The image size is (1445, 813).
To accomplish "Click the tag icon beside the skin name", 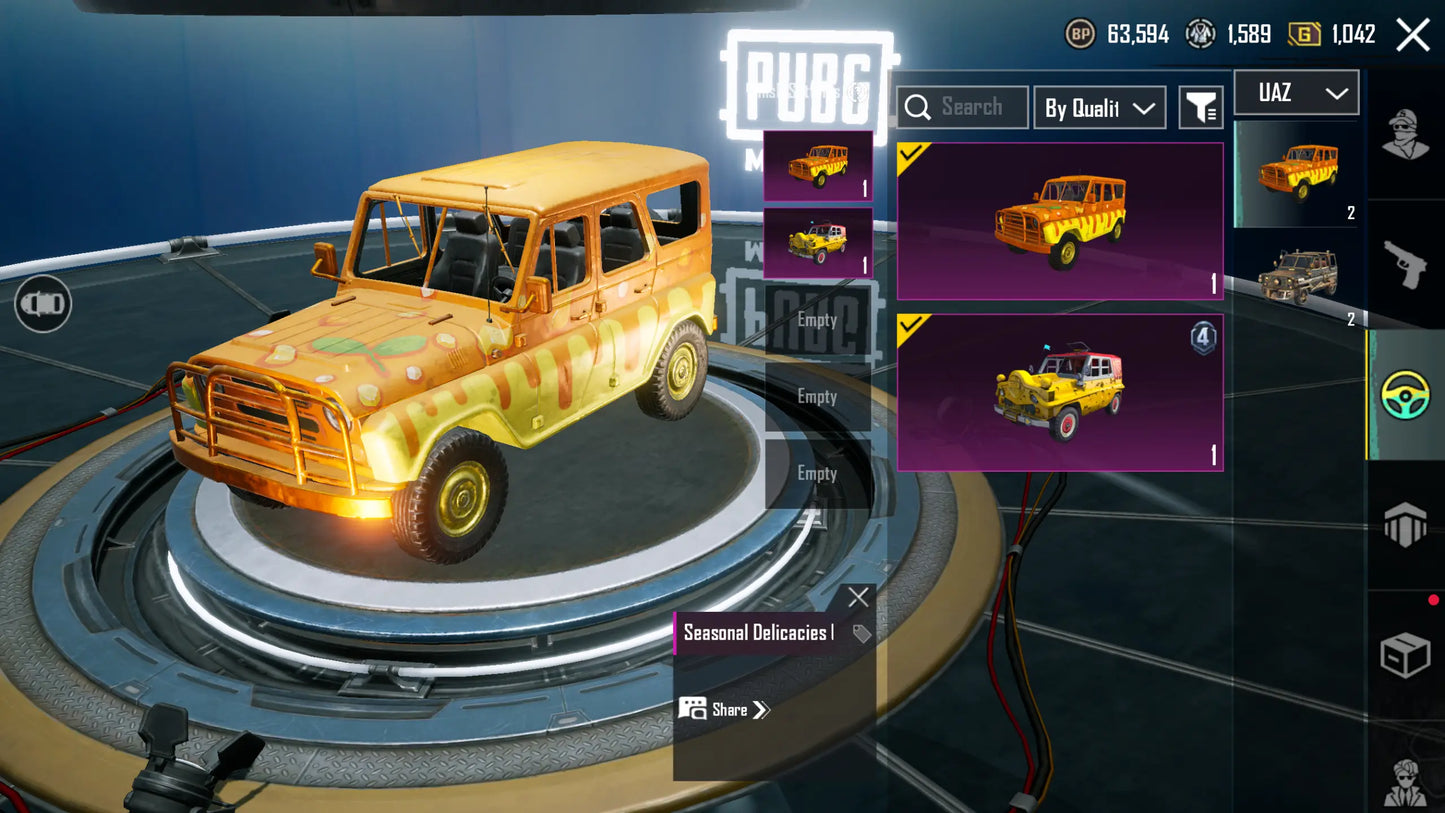I will pyautogui.click(x=861, y=633).
